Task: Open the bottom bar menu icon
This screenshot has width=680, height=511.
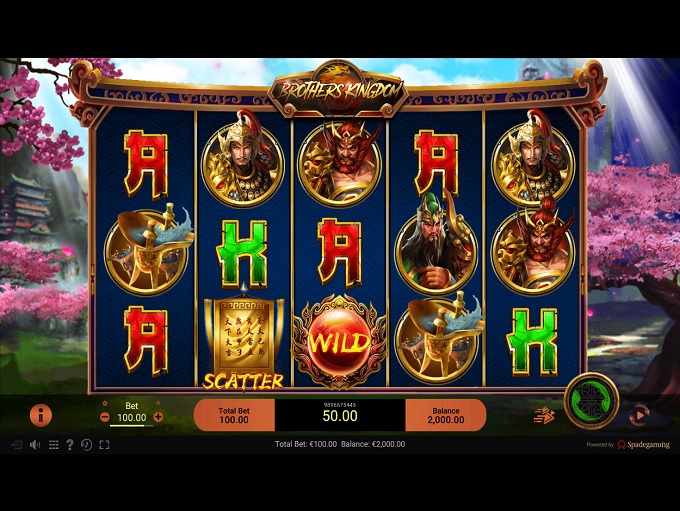Action: click(x=53, y=444)
